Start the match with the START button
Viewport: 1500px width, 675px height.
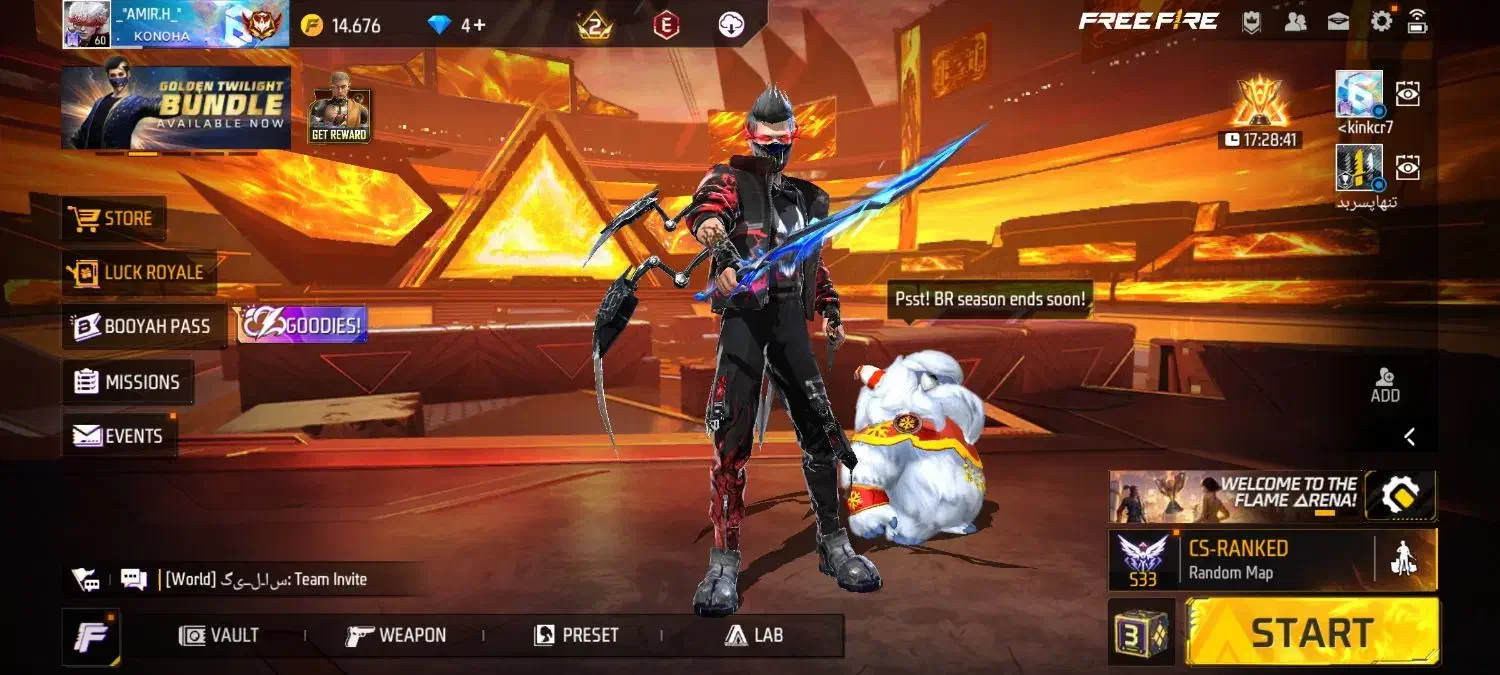tap(1312, 632)
